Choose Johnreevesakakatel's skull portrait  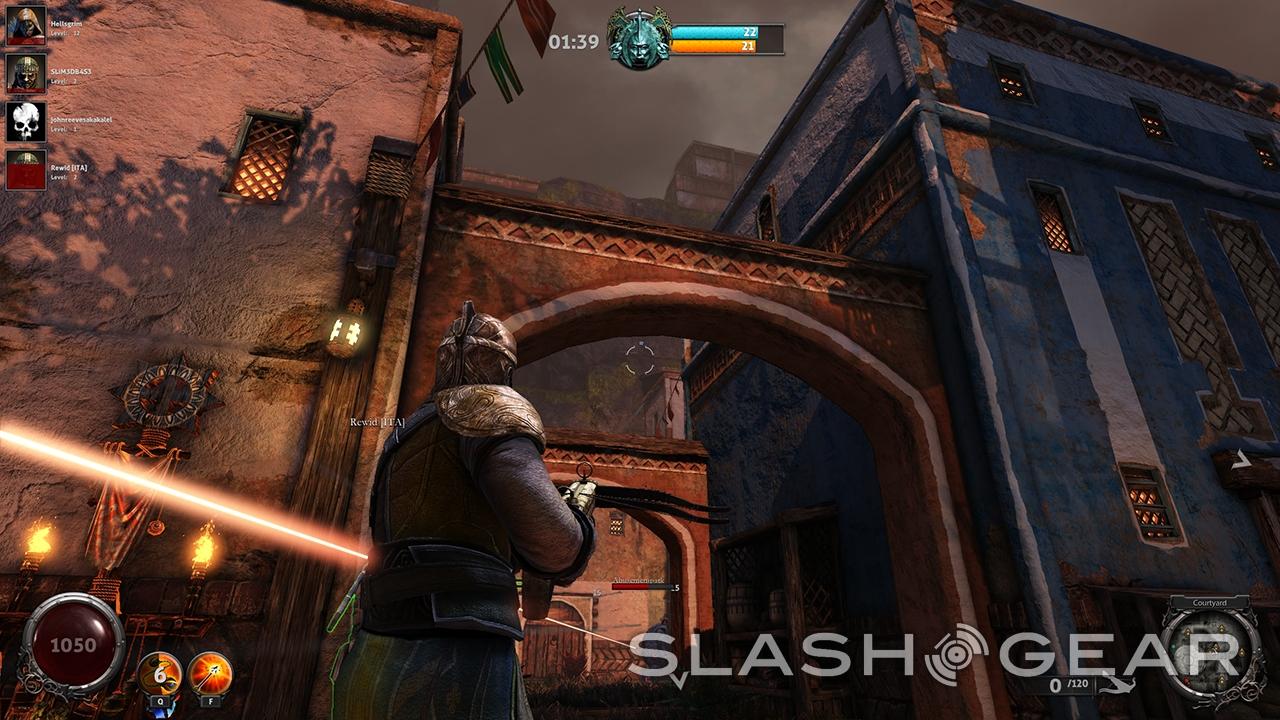(26, 121)
